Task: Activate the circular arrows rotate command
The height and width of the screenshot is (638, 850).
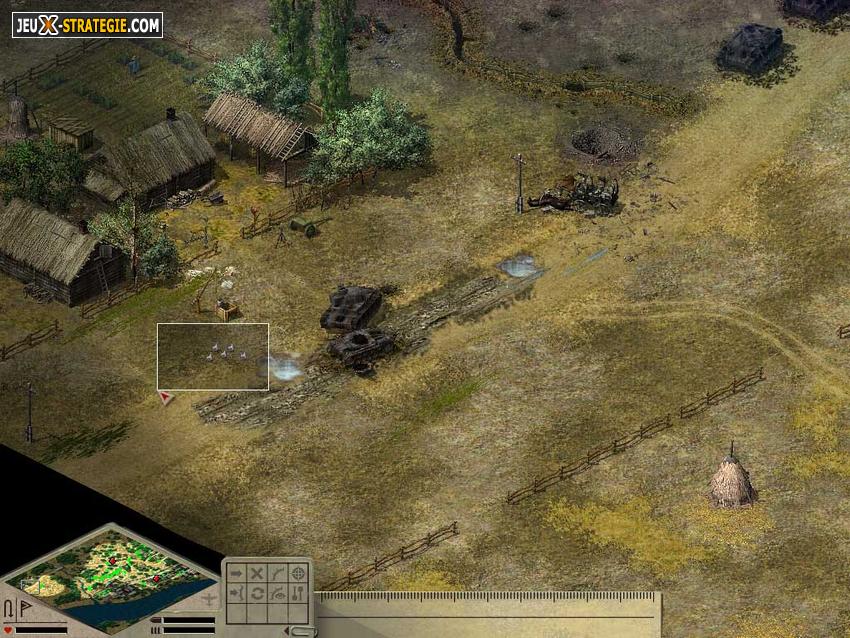Action: point(256,594)
